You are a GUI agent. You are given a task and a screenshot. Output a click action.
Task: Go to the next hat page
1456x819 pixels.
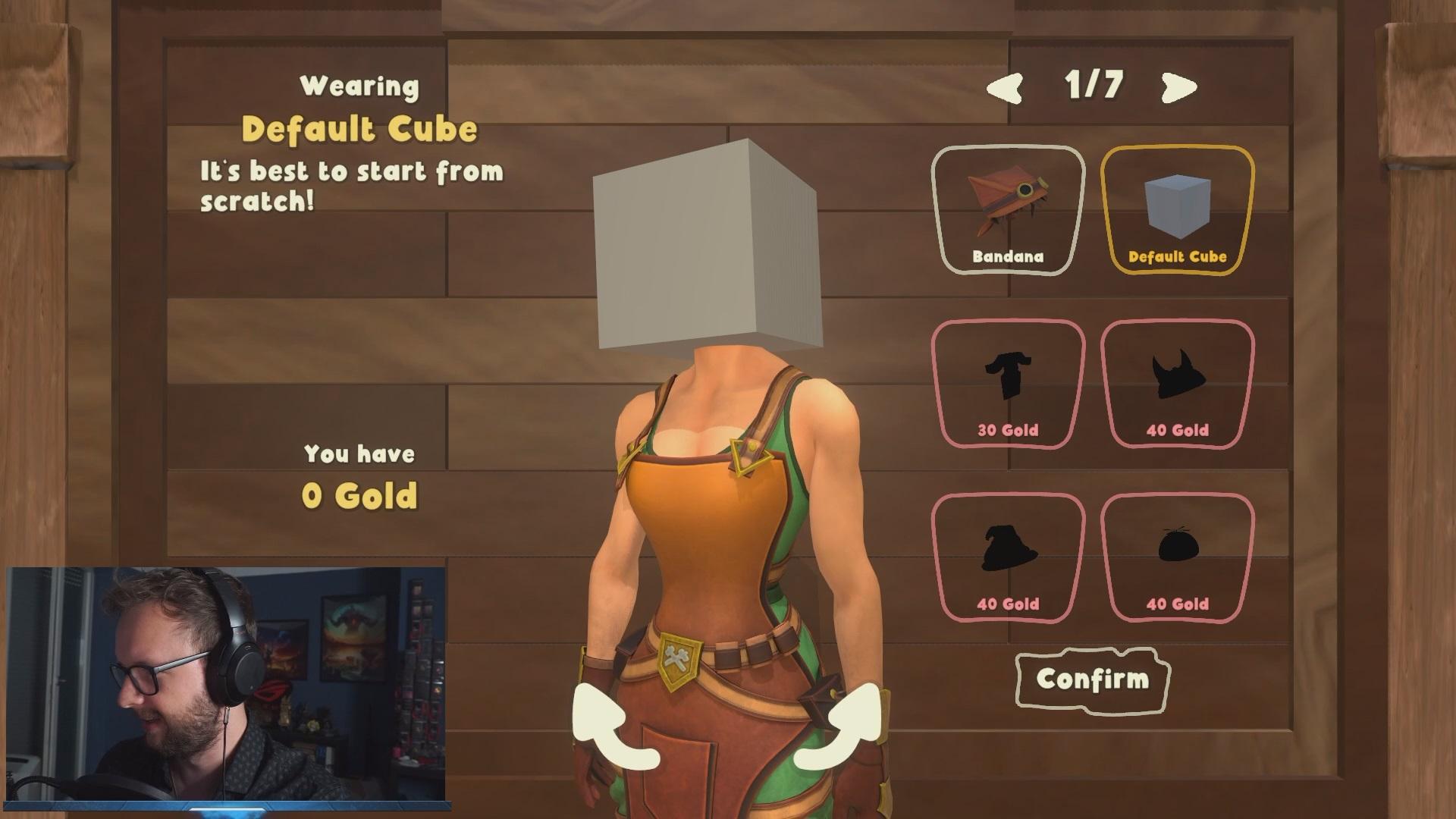tap(1178, 87)
